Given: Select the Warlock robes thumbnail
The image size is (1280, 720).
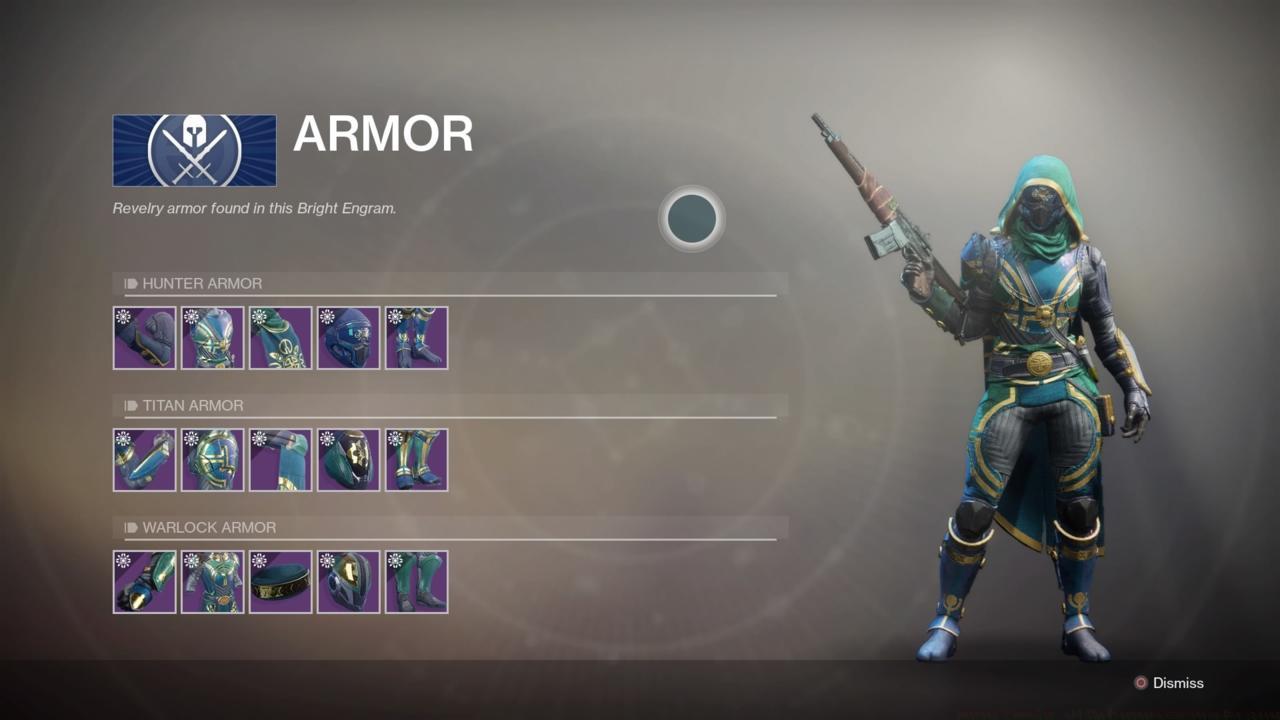Looking at the screenshot, I should [213, 581].
